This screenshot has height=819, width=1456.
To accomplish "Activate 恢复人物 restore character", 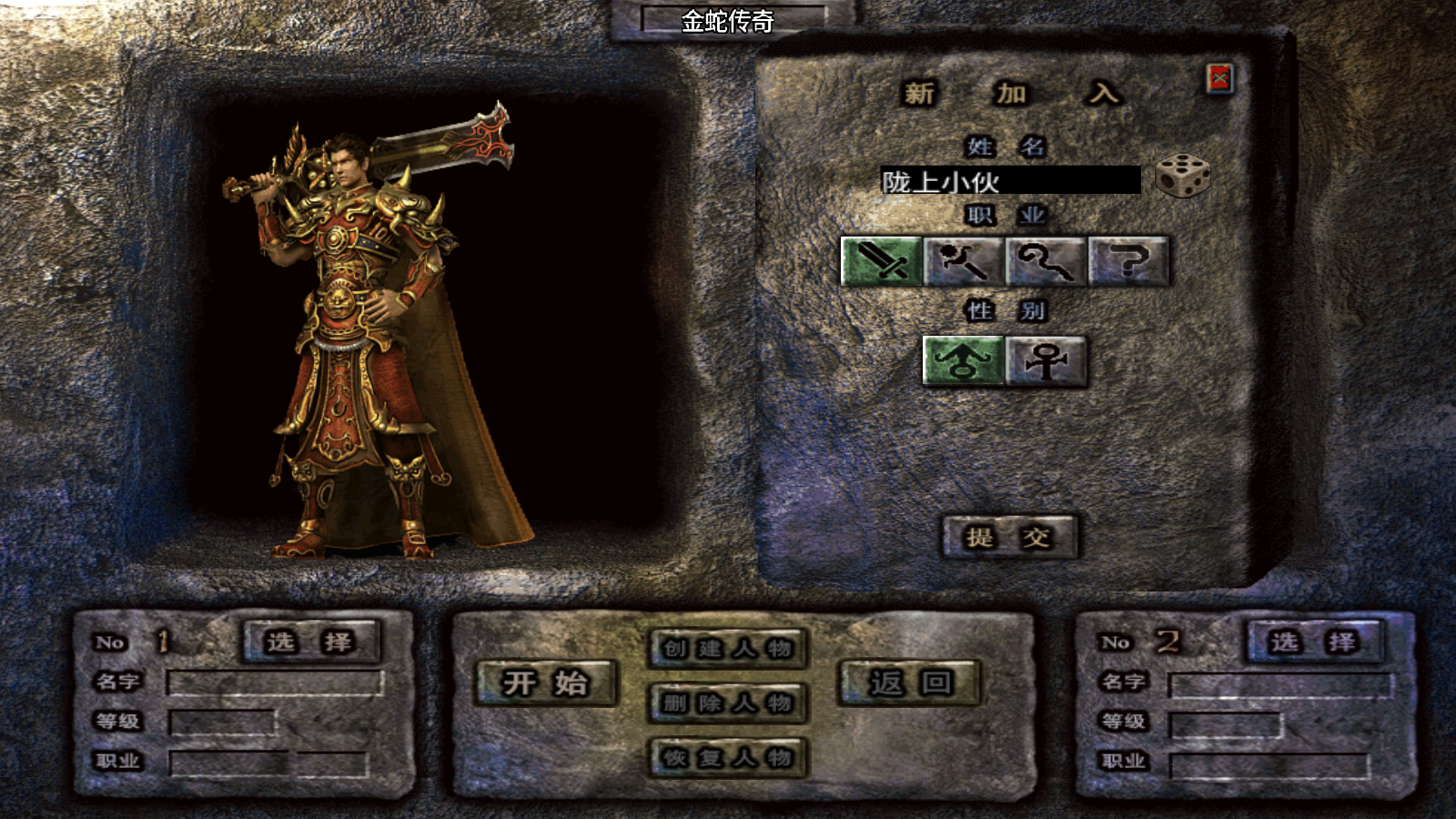I will coord(728,757).
